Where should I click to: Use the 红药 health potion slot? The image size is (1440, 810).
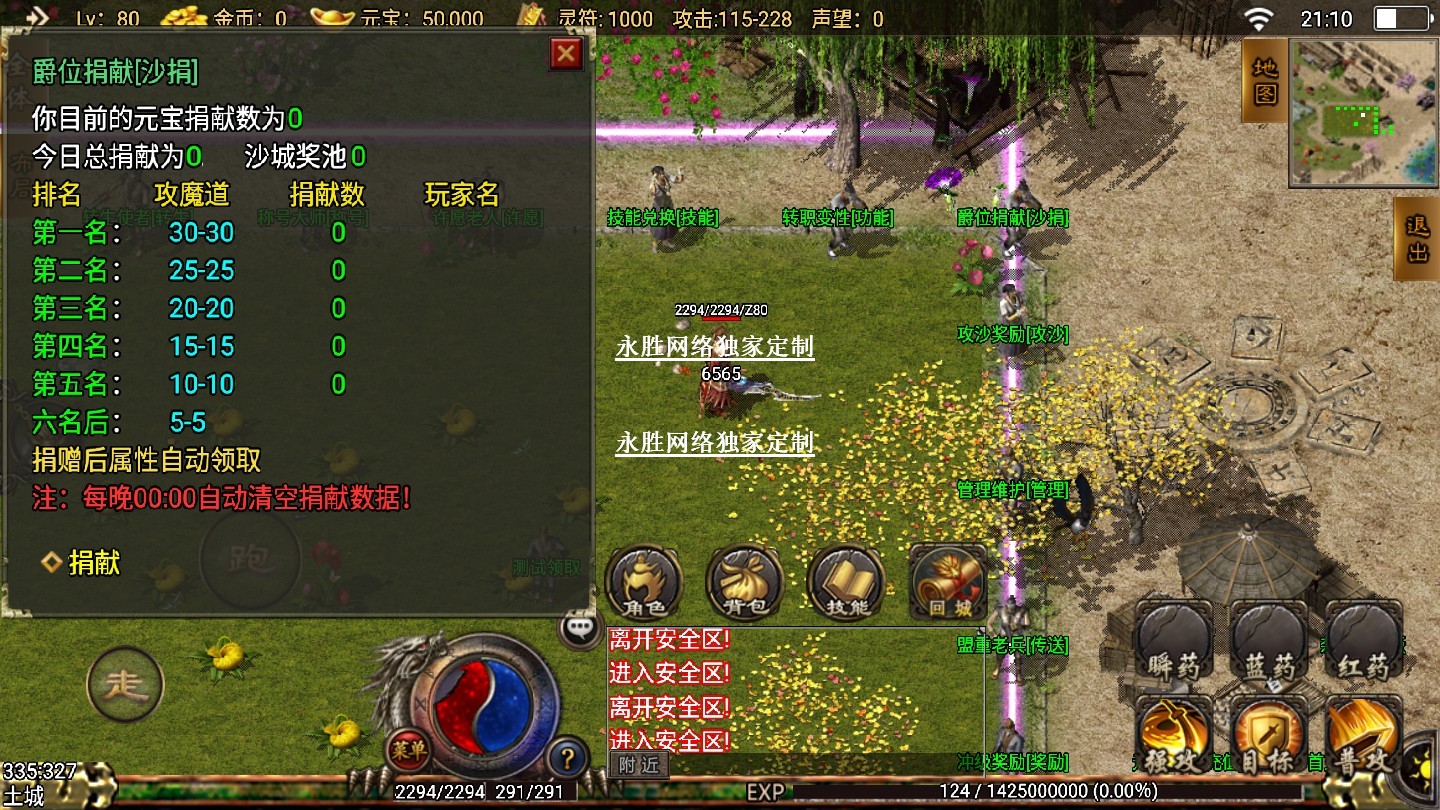pos(1364,642)
